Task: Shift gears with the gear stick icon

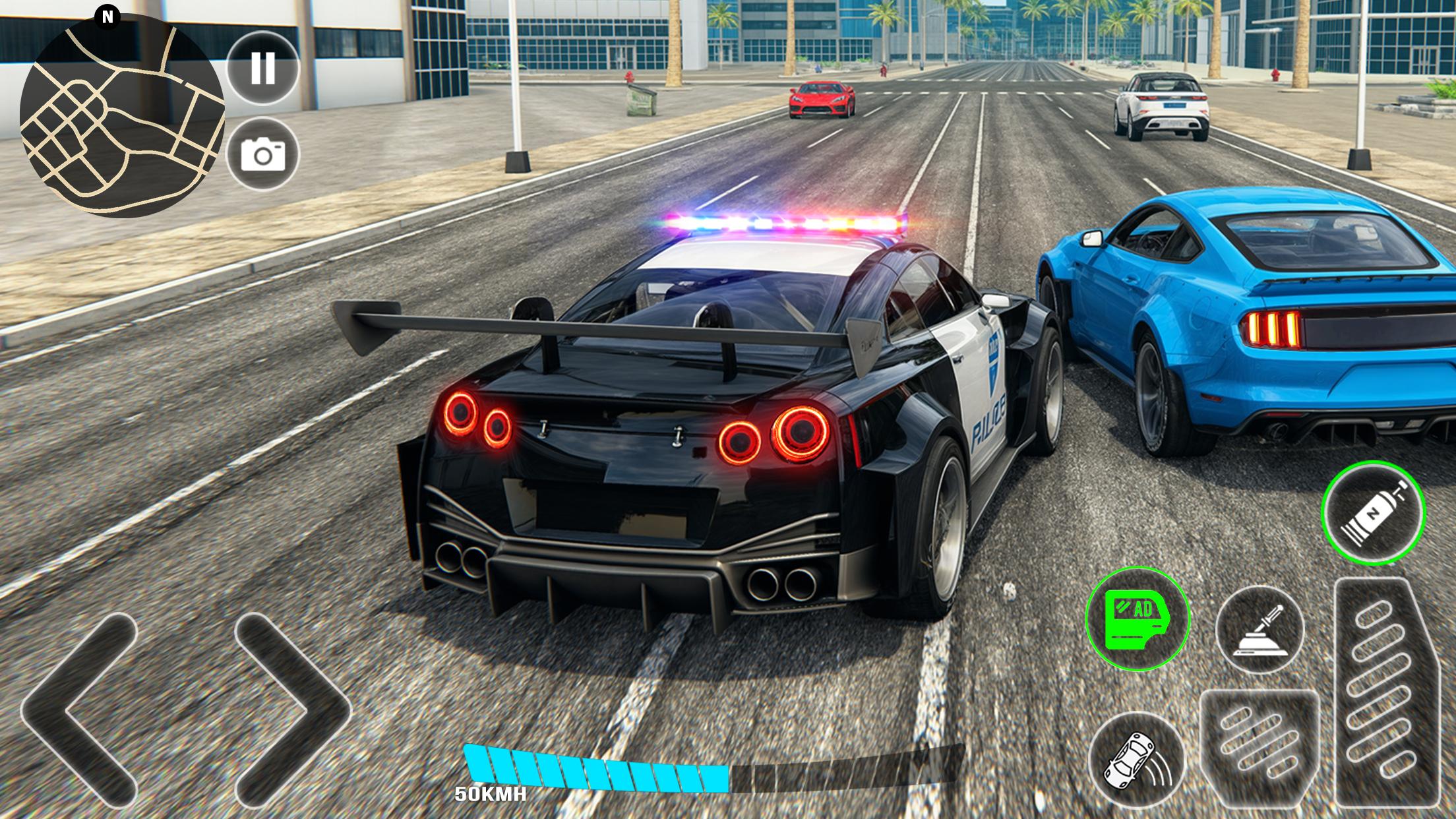Action: [x=1259, y=629]
